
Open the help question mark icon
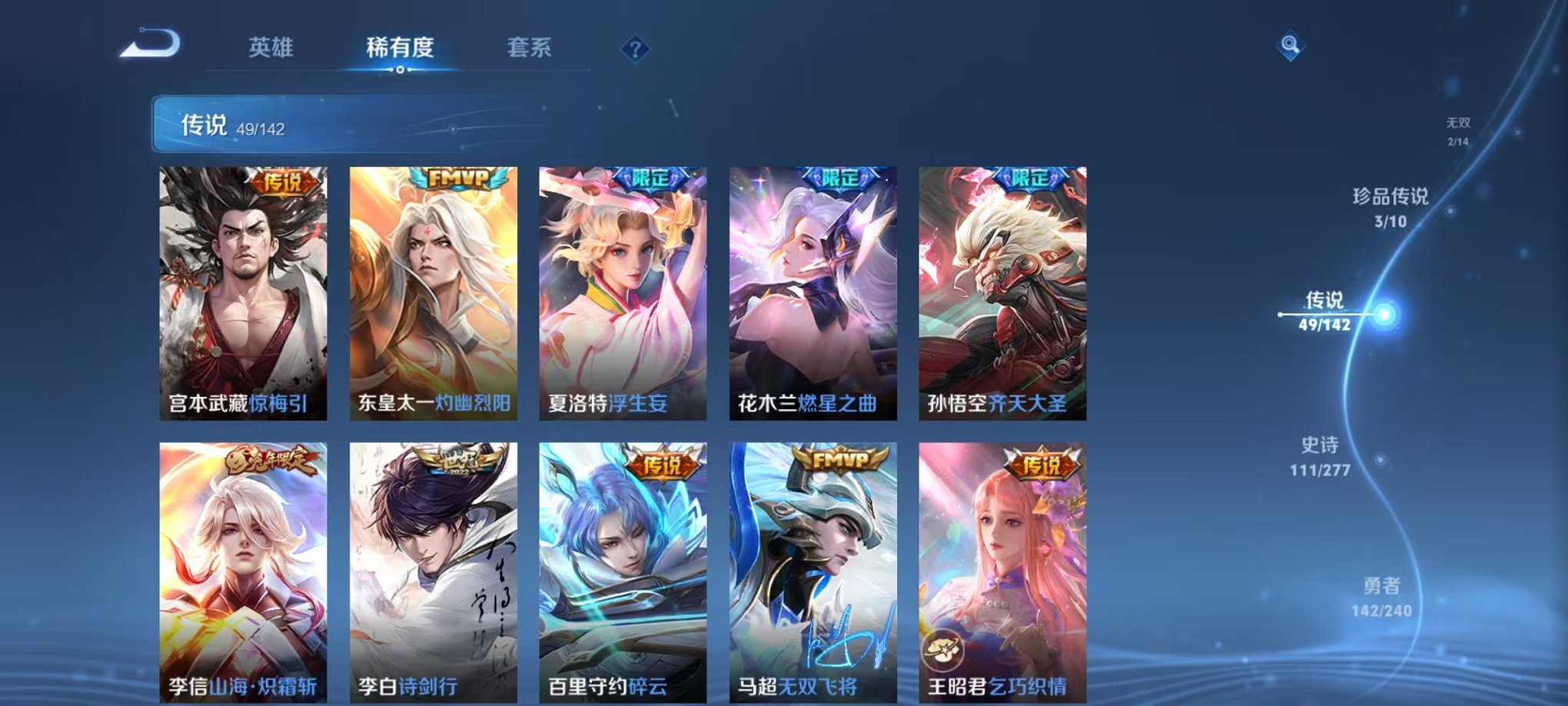pyautogui.click(x=635, y=48)
